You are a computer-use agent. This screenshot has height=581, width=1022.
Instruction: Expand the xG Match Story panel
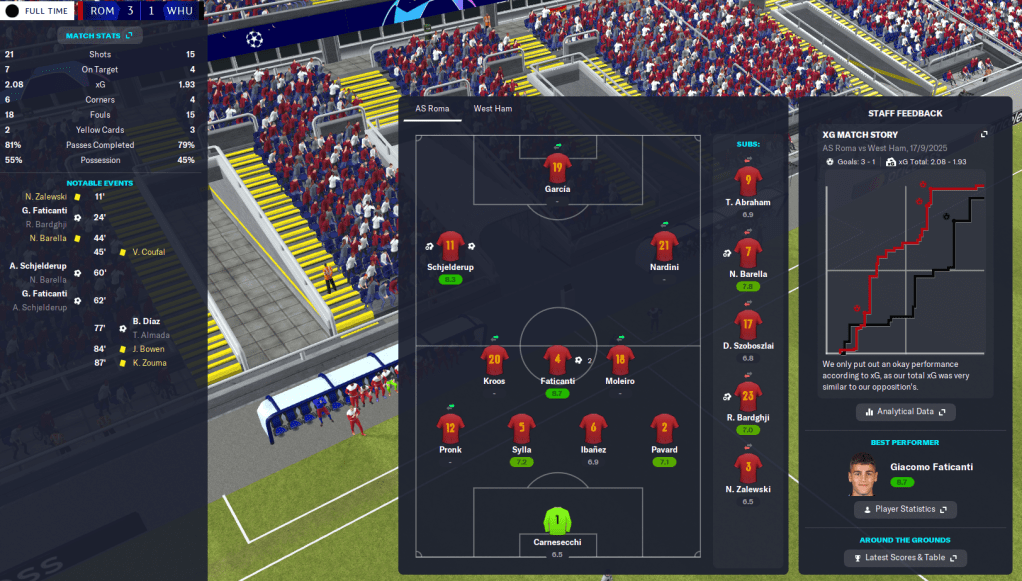click(x=983, y=134)
